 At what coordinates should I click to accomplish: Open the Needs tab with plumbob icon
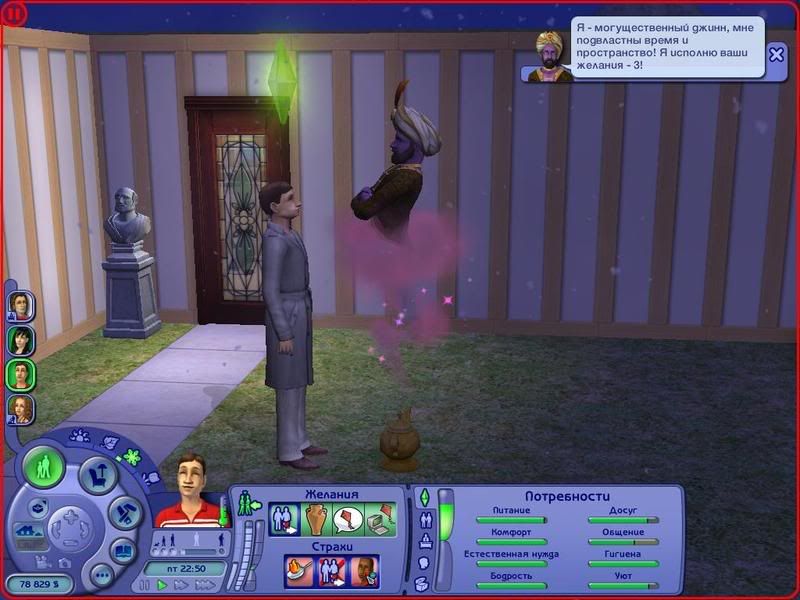tap(423, 497)
